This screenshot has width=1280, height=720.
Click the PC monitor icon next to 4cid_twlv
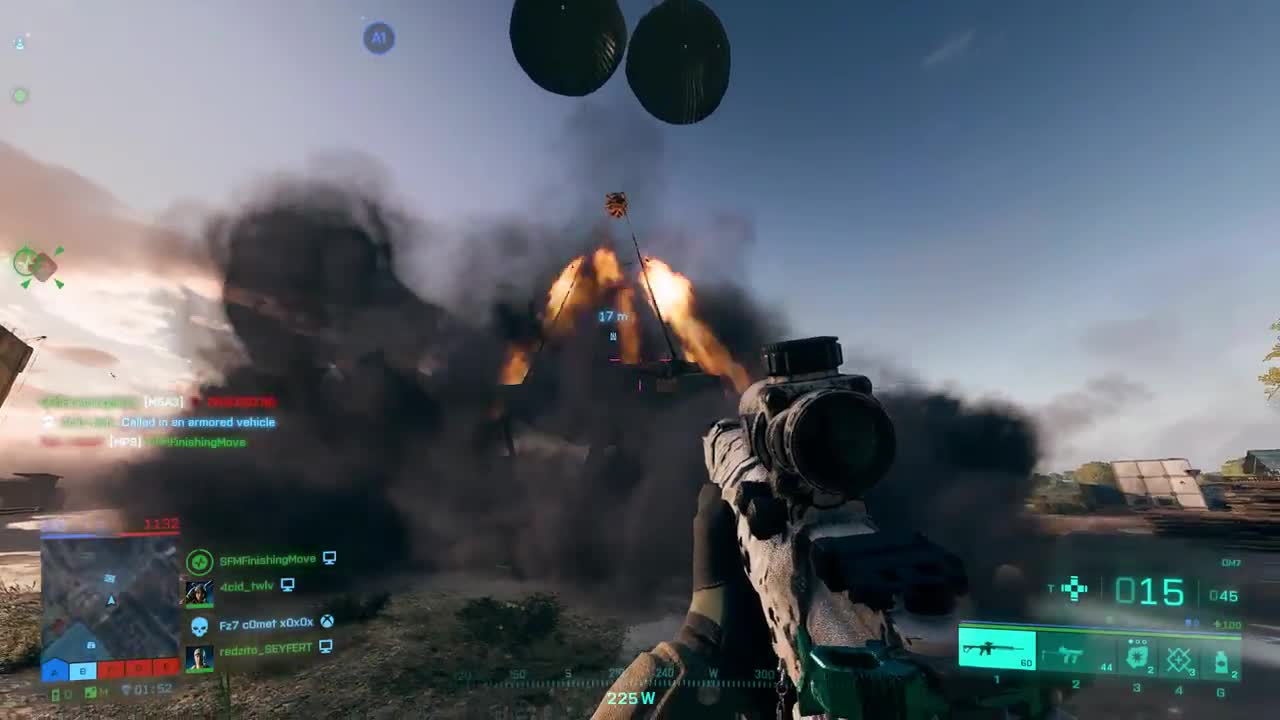point(287,586)
